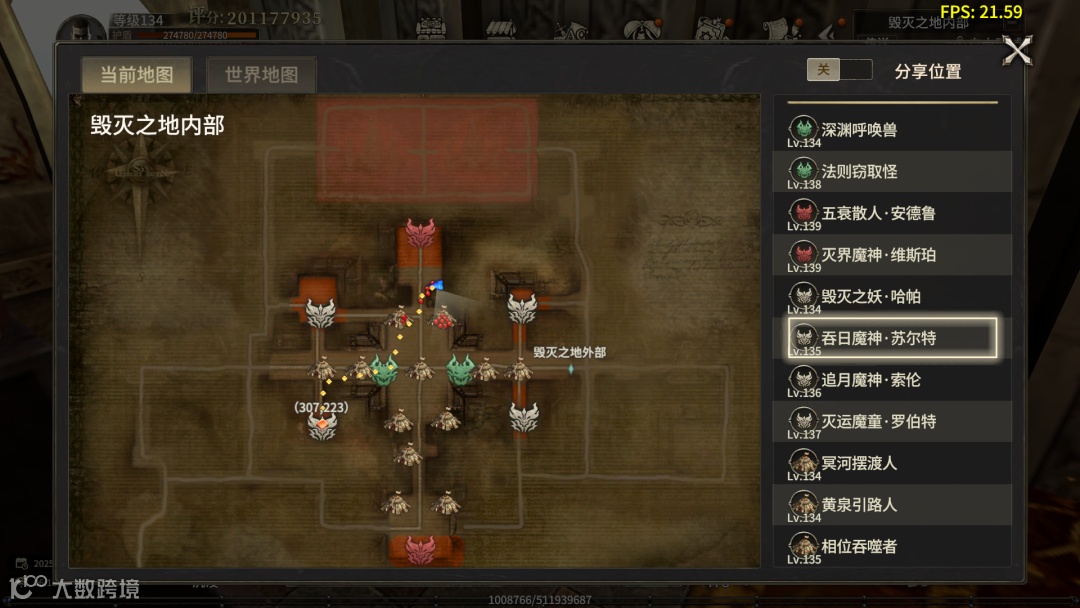
Task: Close the map window
Action: pyautogui.click(x=1017, y=51)
